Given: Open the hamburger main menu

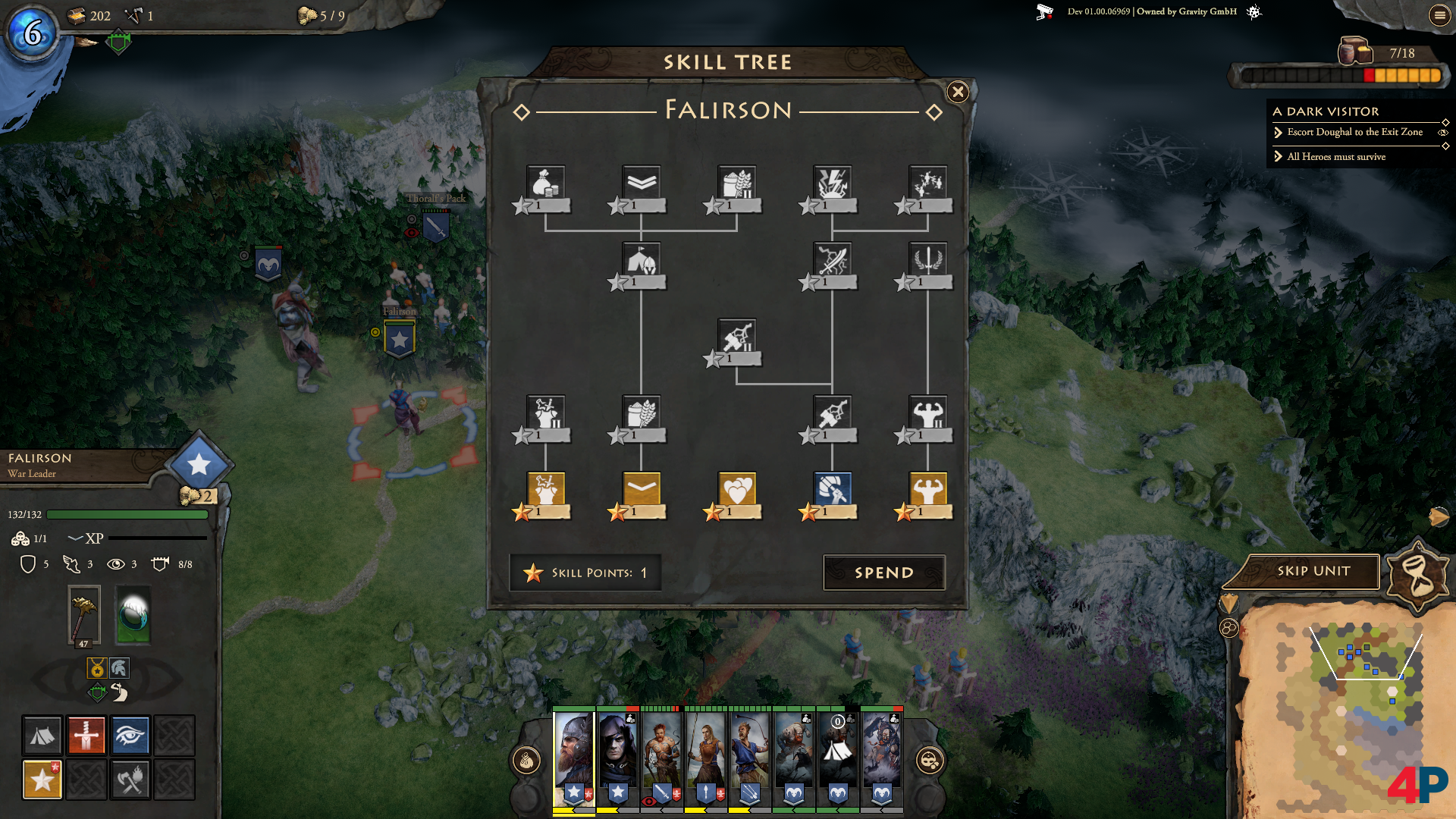Looking at the screenshot, I should tap(1439, 15).
